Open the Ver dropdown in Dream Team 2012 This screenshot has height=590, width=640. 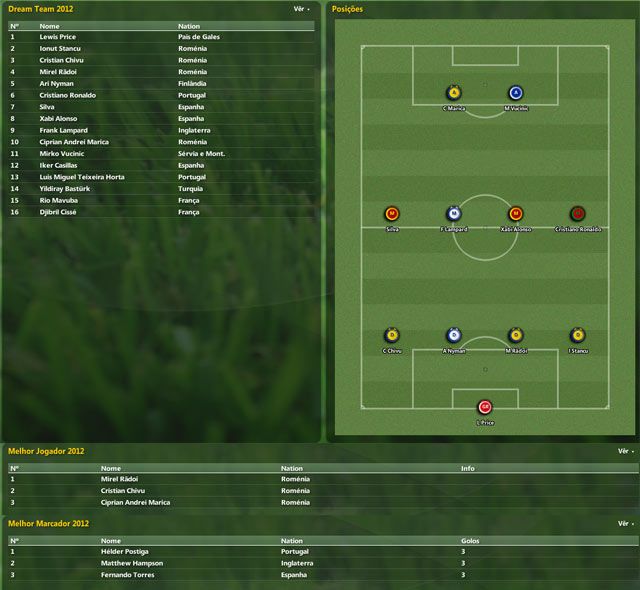click(301, 8)
